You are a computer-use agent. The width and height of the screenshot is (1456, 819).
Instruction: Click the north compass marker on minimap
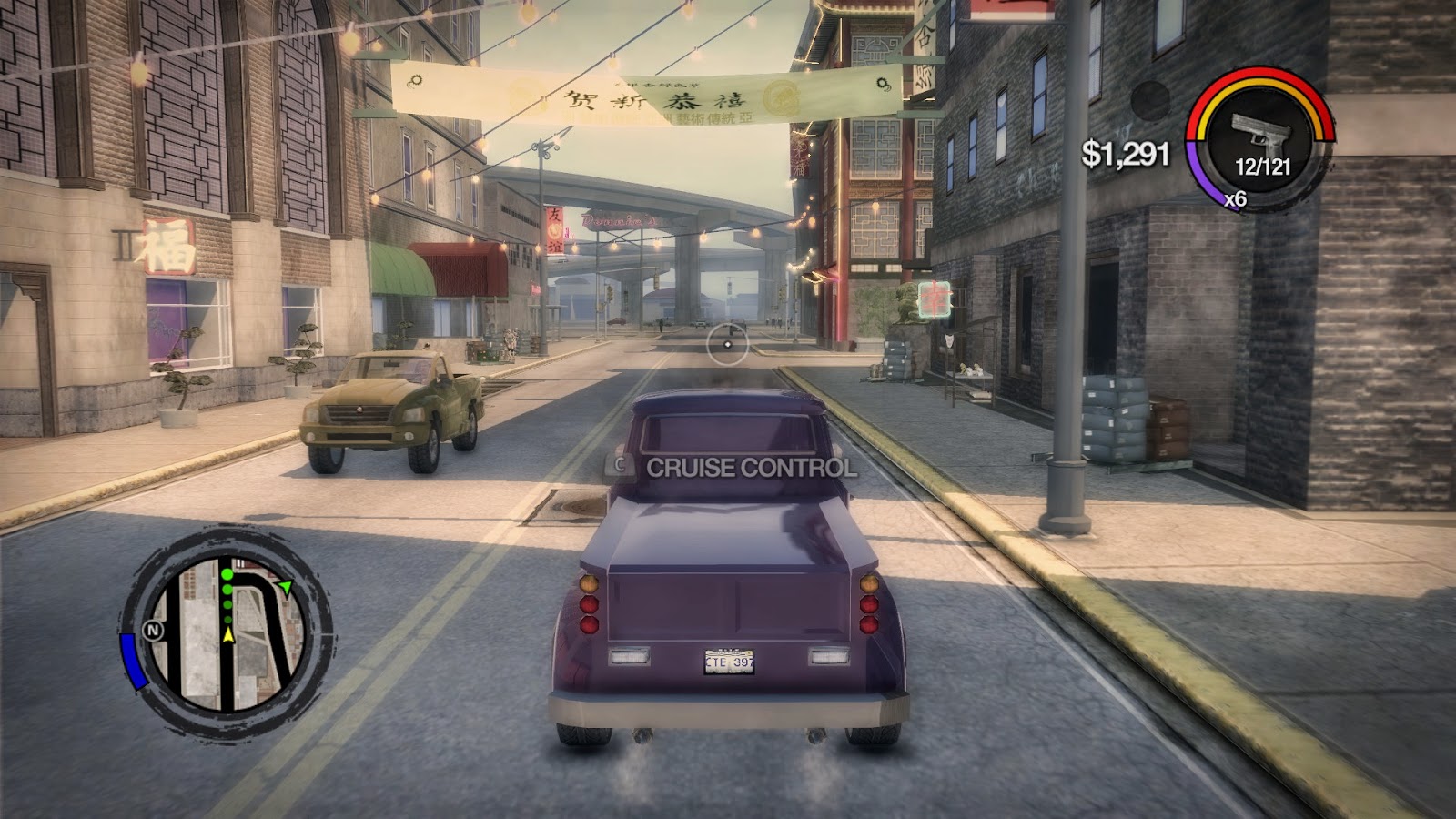point(152,631)
